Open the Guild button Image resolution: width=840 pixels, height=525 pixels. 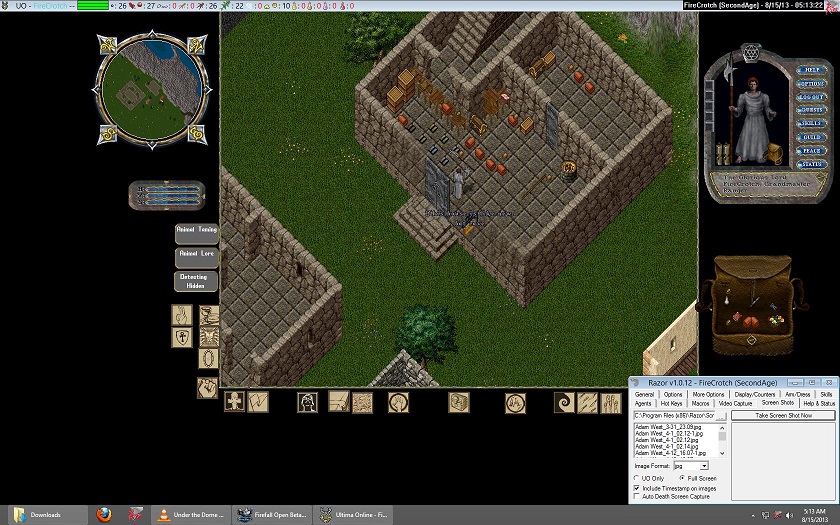coord(811,137)
